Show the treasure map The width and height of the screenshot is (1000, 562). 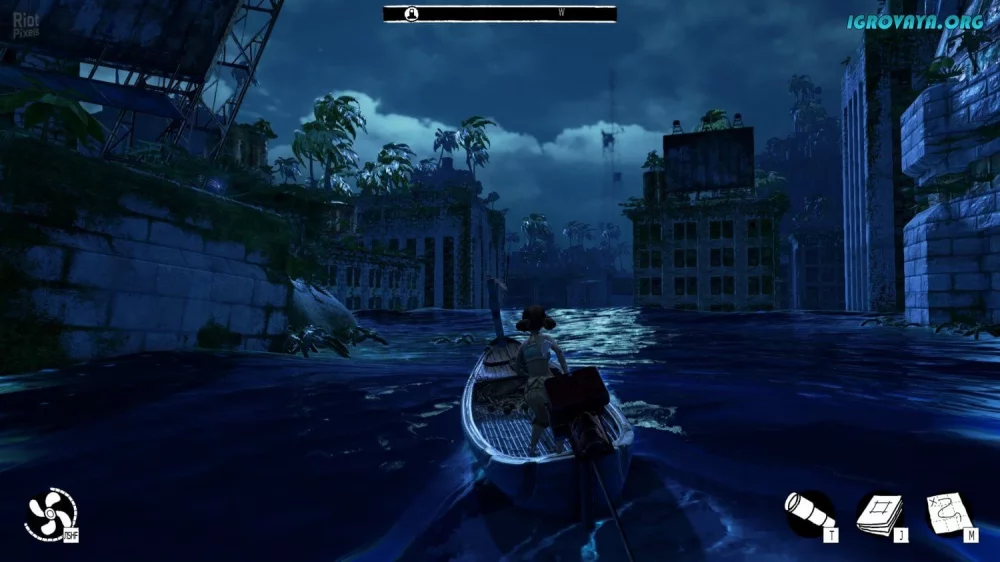click(x=946, y=513)
